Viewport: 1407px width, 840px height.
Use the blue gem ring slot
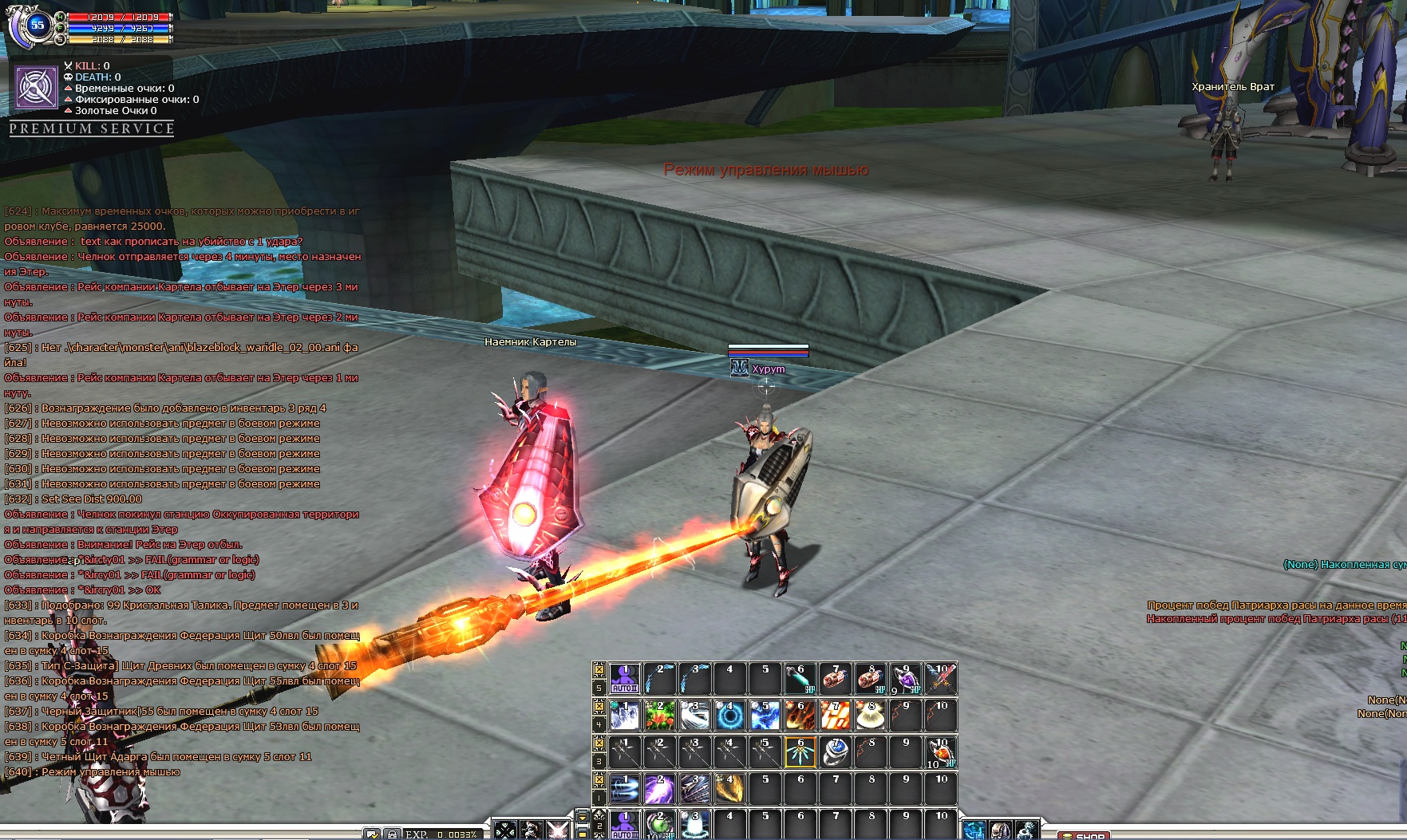836,752
